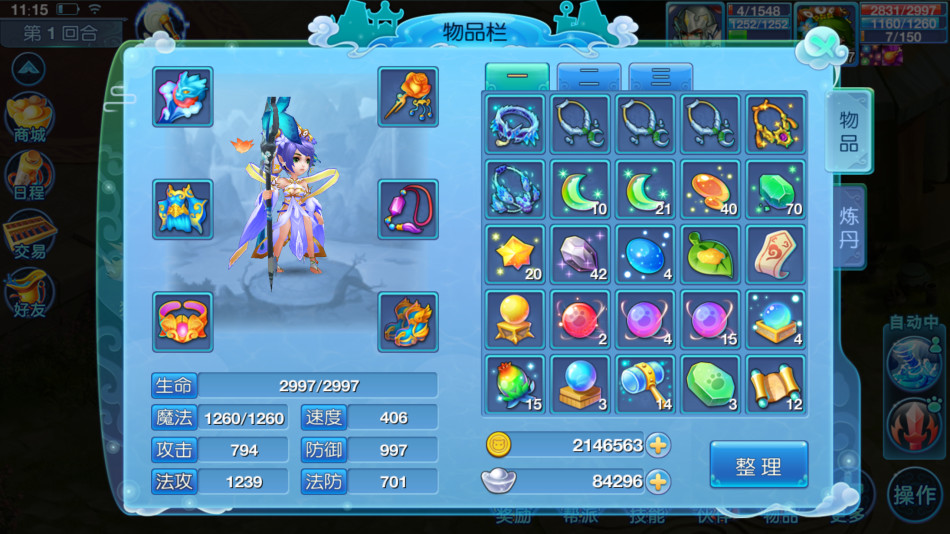Select the 物品 items side tab

coord(848,132)
